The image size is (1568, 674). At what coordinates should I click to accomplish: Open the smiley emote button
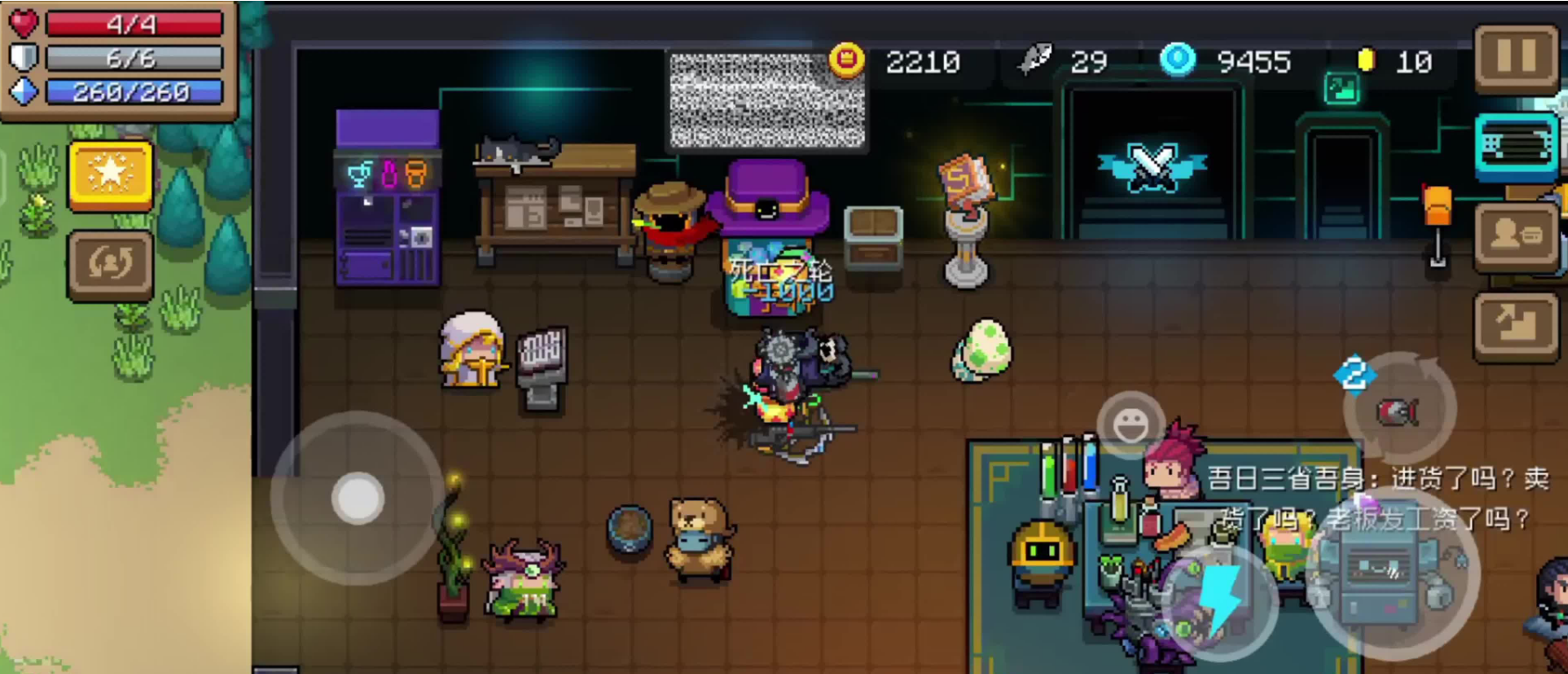pyautogui.click(x=1131, y=425)
